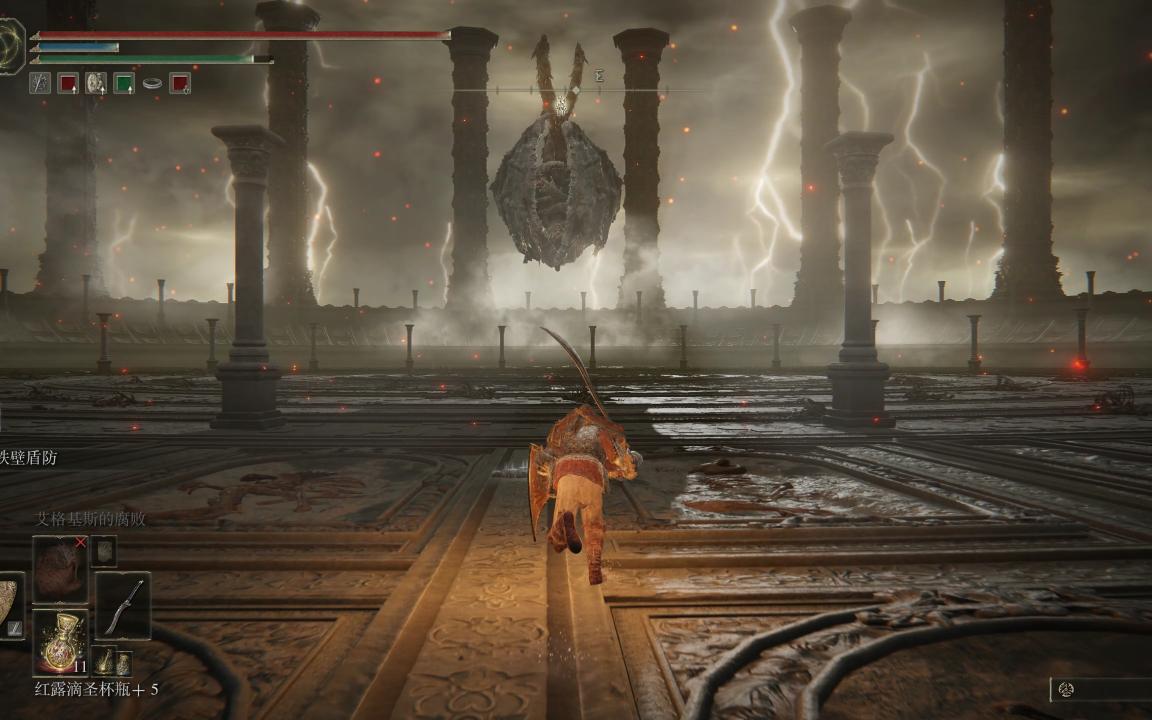Click the crossed-weapons buff status icon

coord(40,83)
